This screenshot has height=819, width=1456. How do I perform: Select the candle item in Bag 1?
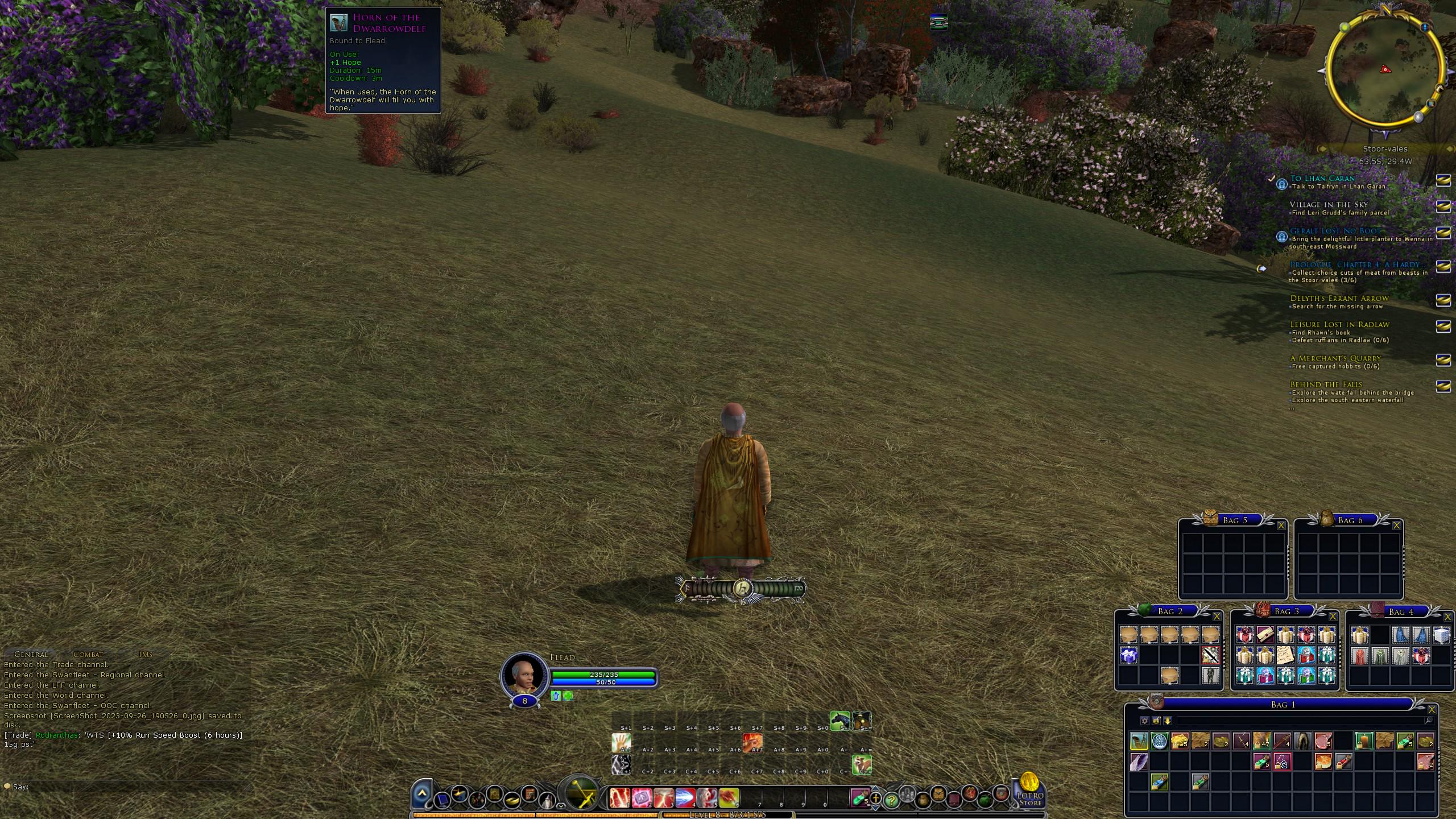(1364, 741)
